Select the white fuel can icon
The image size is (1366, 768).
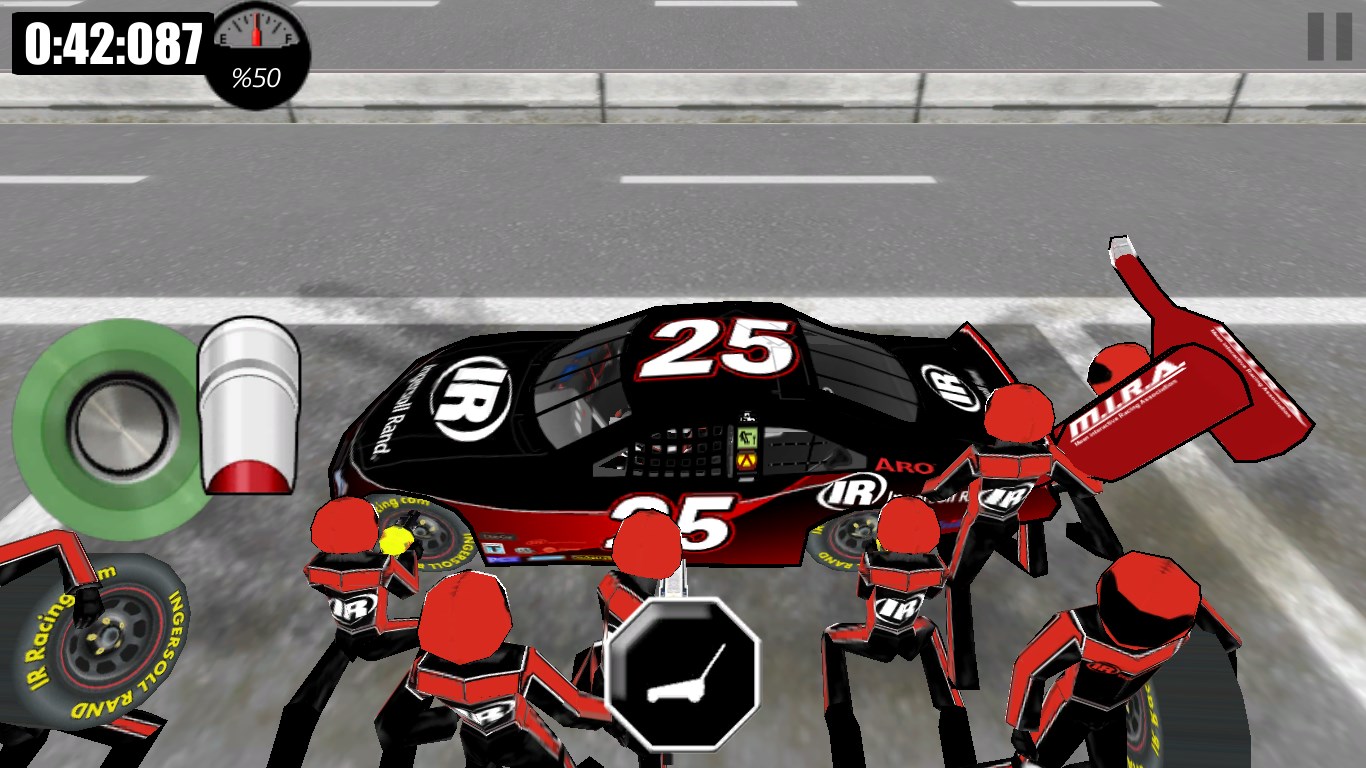pyautogui.click(x=249, y=405)
